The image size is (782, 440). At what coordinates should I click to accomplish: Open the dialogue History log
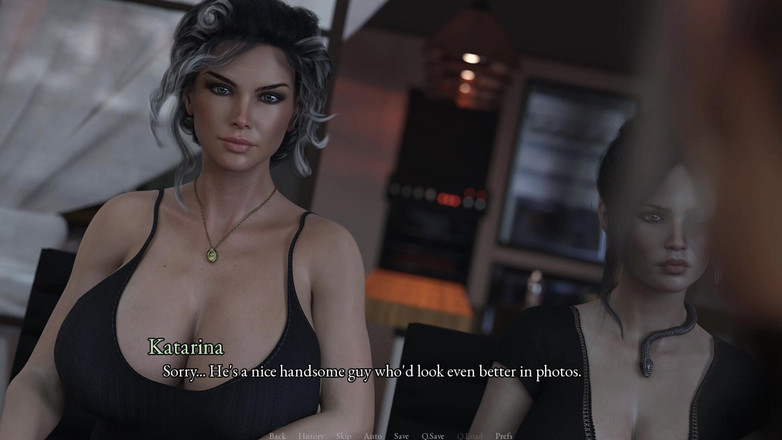coord(310,436)
